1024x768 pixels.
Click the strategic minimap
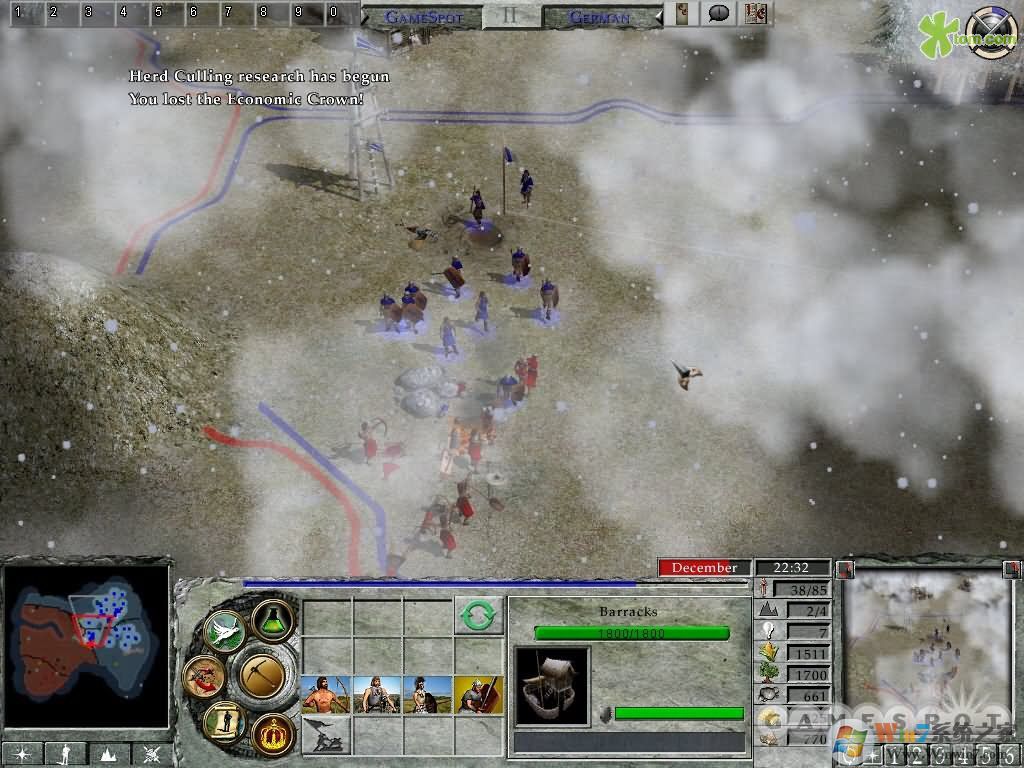87,646
